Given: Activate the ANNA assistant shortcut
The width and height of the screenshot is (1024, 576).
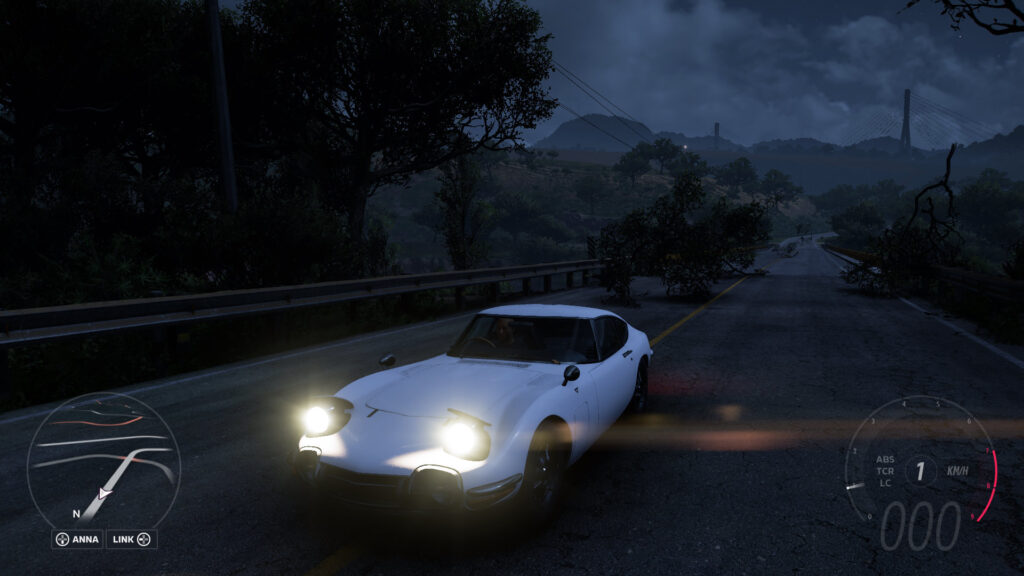Looking at the screenshot, I should 77,539.
